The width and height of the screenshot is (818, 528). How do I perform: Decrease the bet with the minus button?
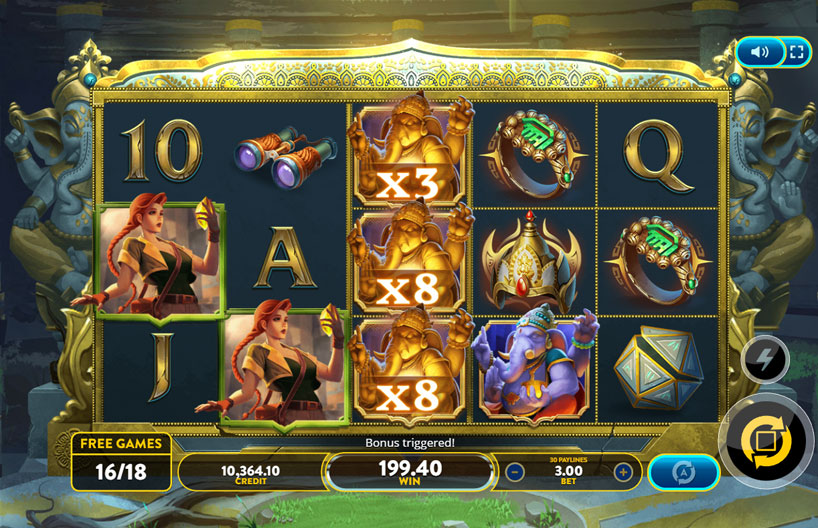click(515, 472)
